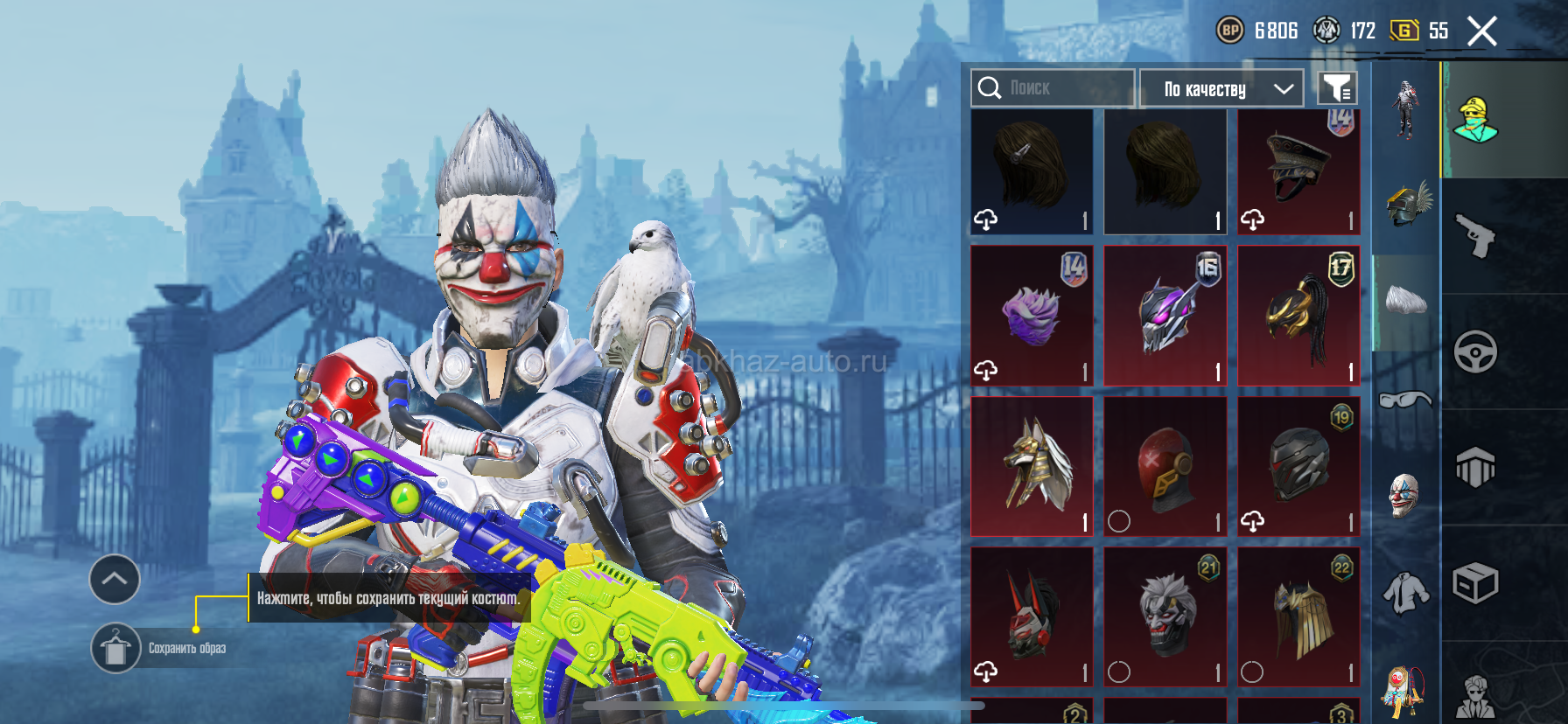Image resolution: width=1568 pixels, height=724 pixels.
Task: Switch to the pistol weapons tab
Action: (x=1475, y=235)
